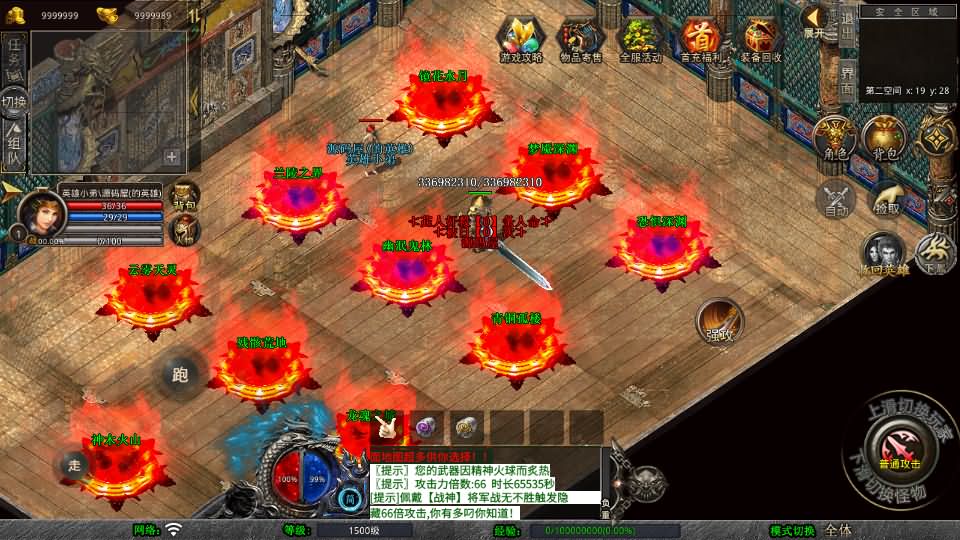The width and height of the screenshot is (960, 540).
Task: Switch to the 任务 quest tab
Action: pyautogui.click(x=14, y=56)
